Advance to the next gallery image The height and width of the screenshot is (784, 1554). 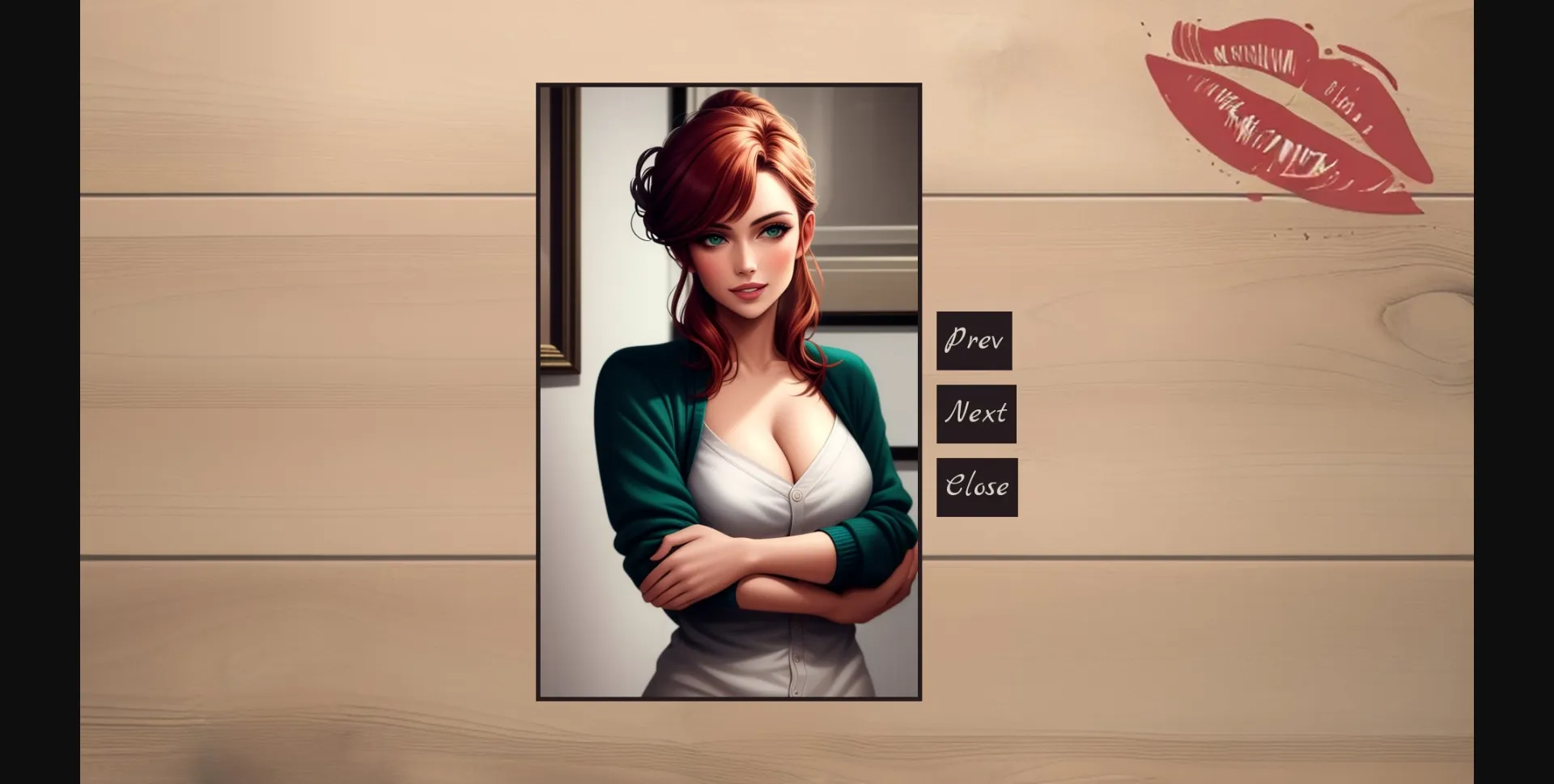click(x=976, y=413)
